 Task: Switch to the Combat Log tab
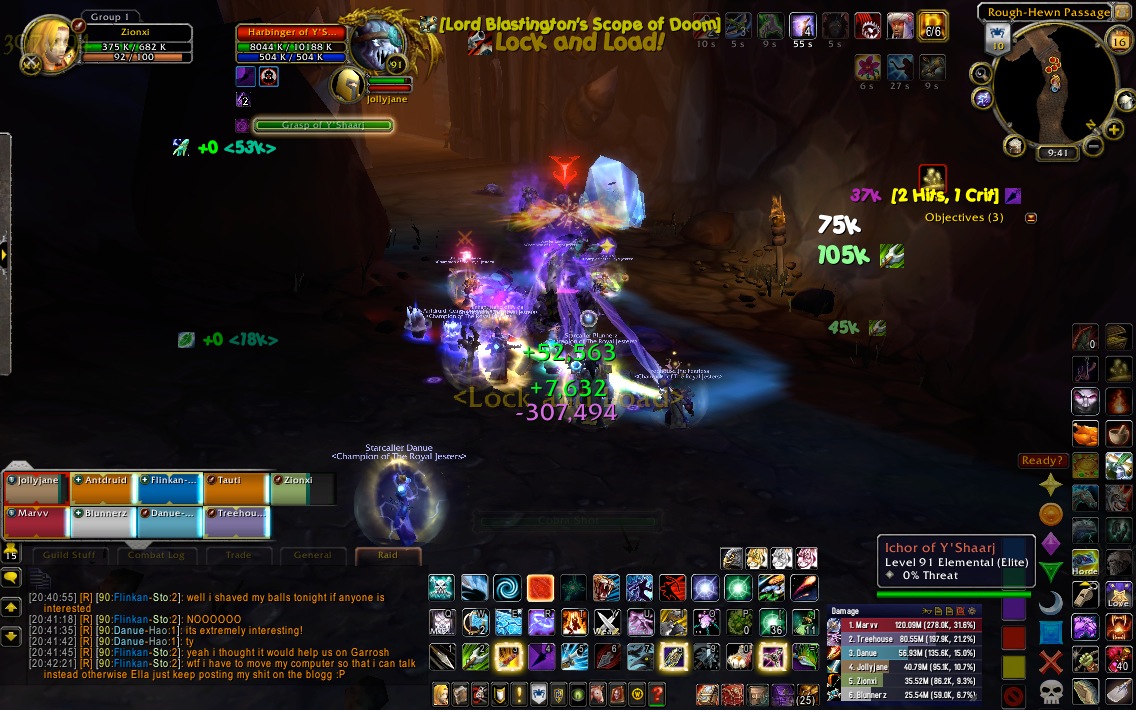click(154, 555)
